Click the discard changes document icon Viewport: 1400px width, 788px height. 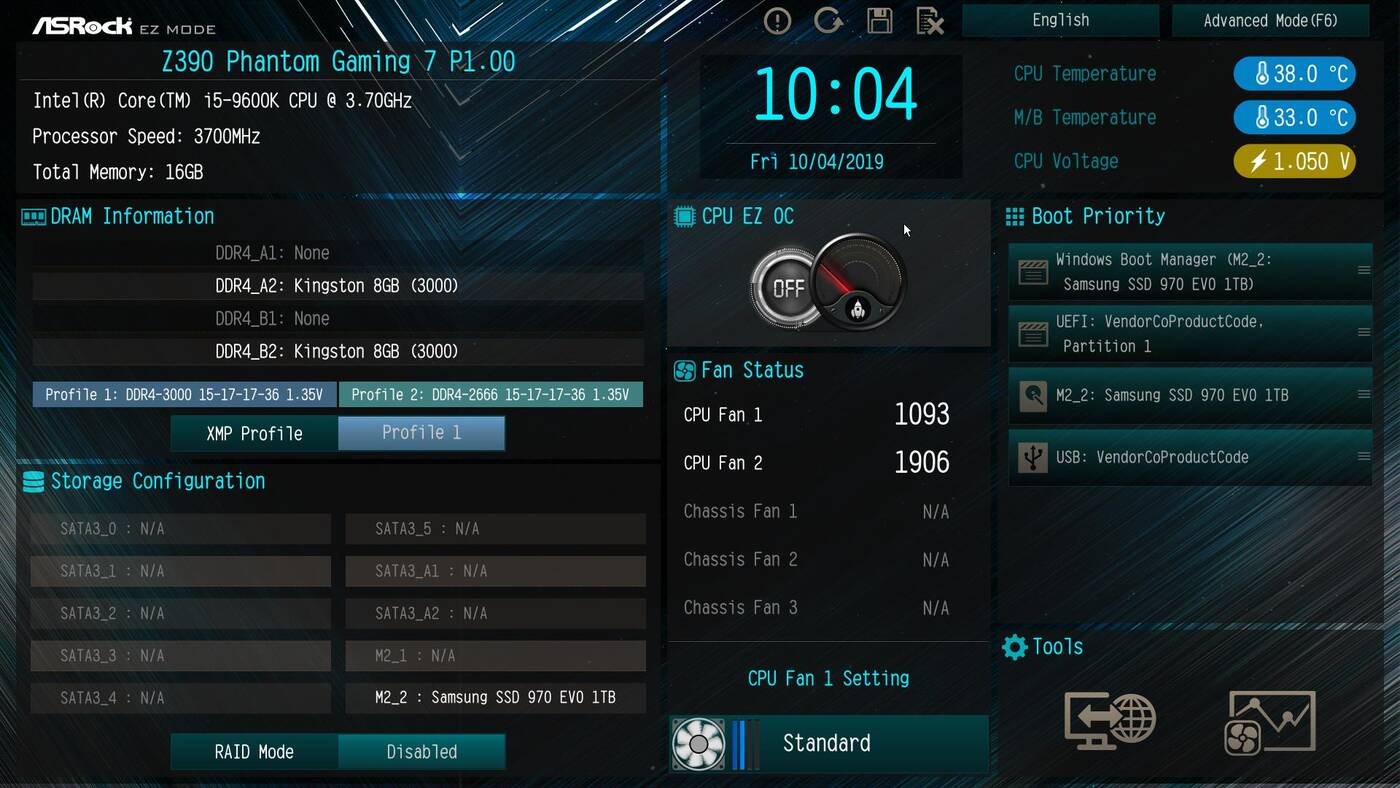(x=930, y=21)
